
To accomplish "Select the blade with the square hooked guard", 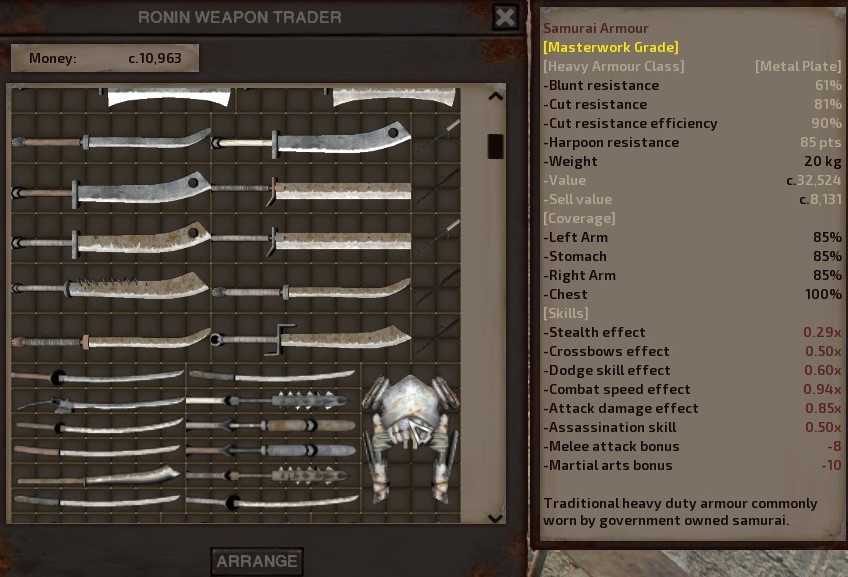I will (x=310, y=337).
